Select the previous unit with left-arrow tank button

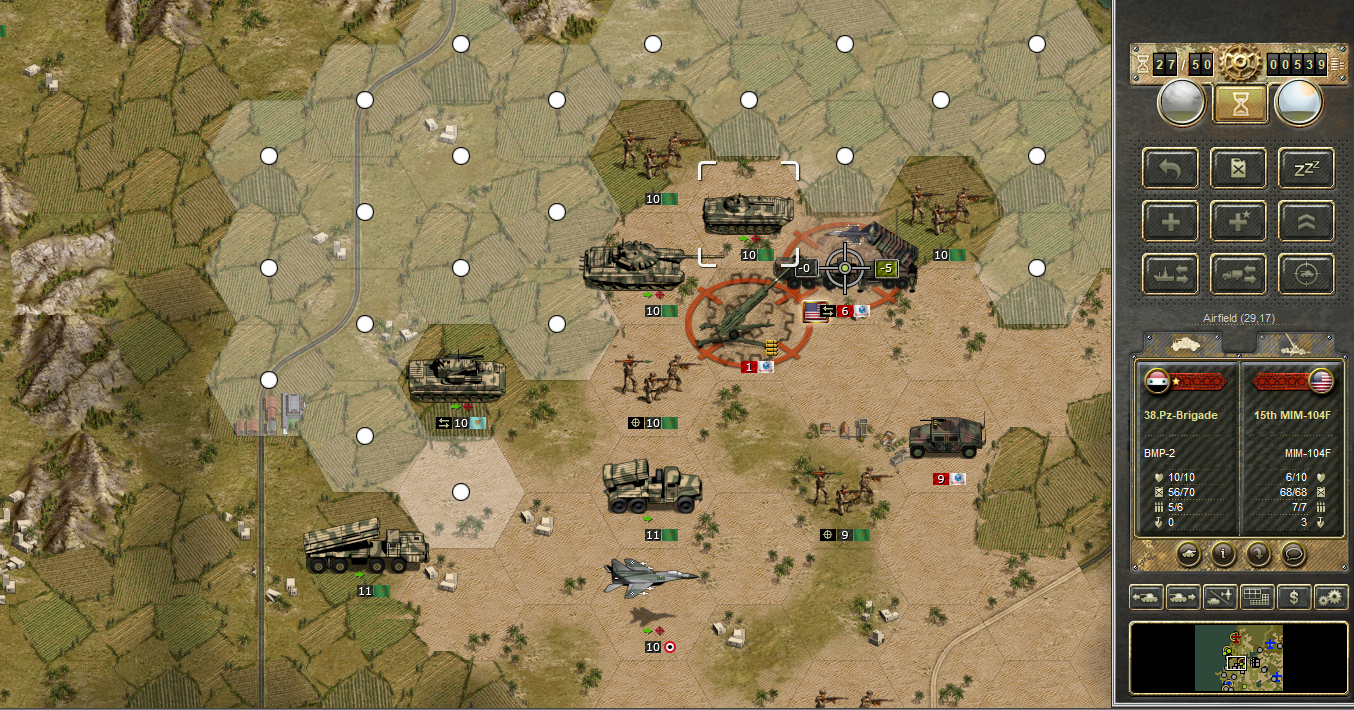tap(1147, 598)
